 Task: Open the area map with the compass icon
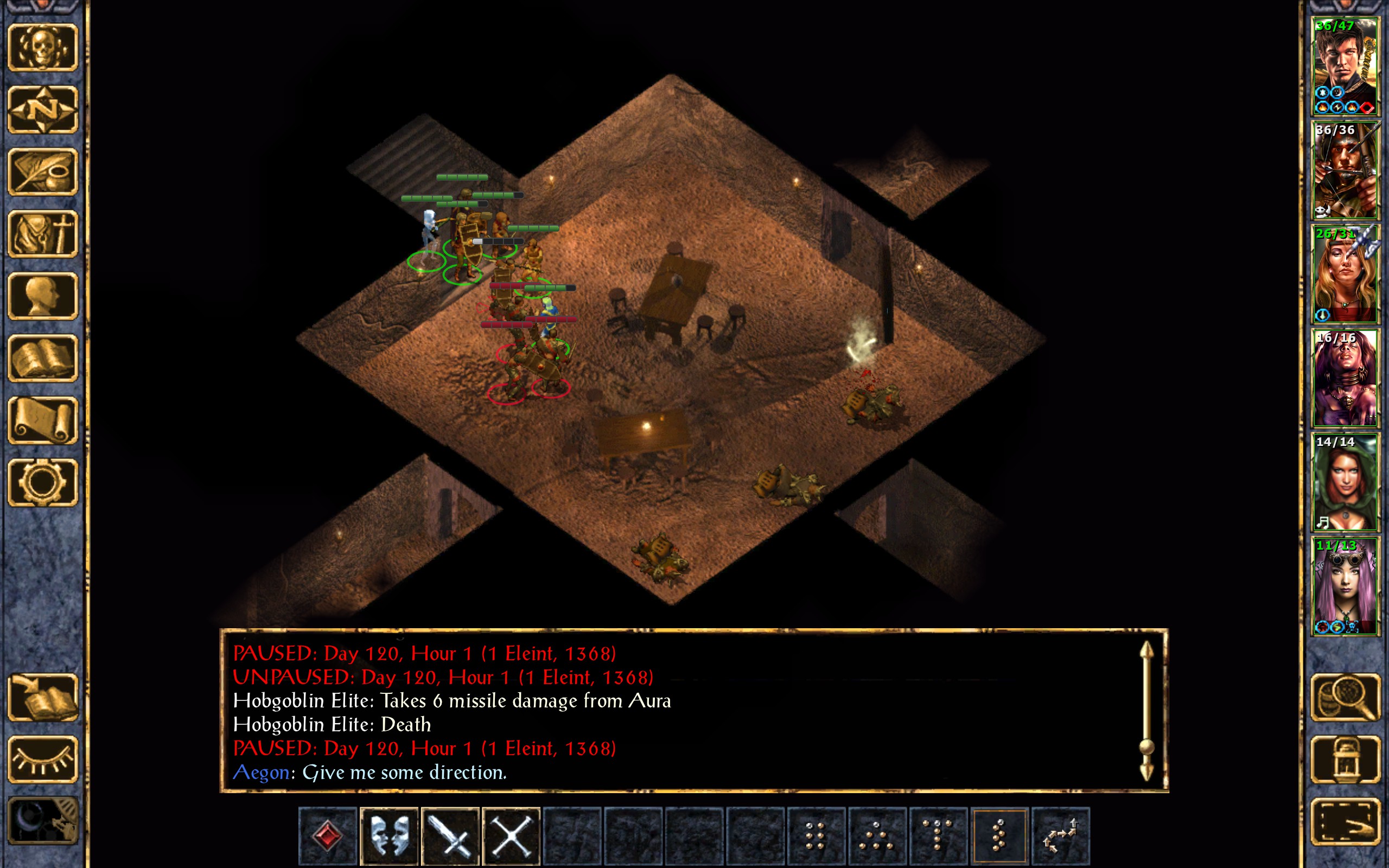[x=42, y=110]
